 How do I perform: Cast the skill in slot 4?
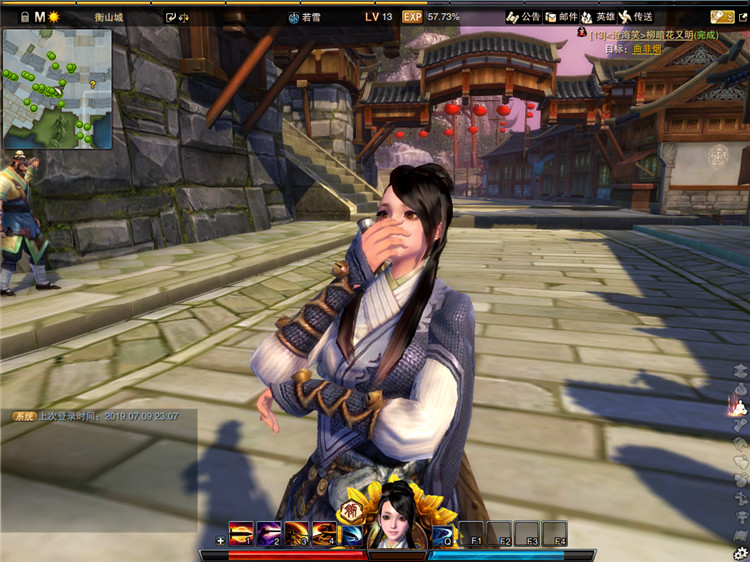point(323,534)
